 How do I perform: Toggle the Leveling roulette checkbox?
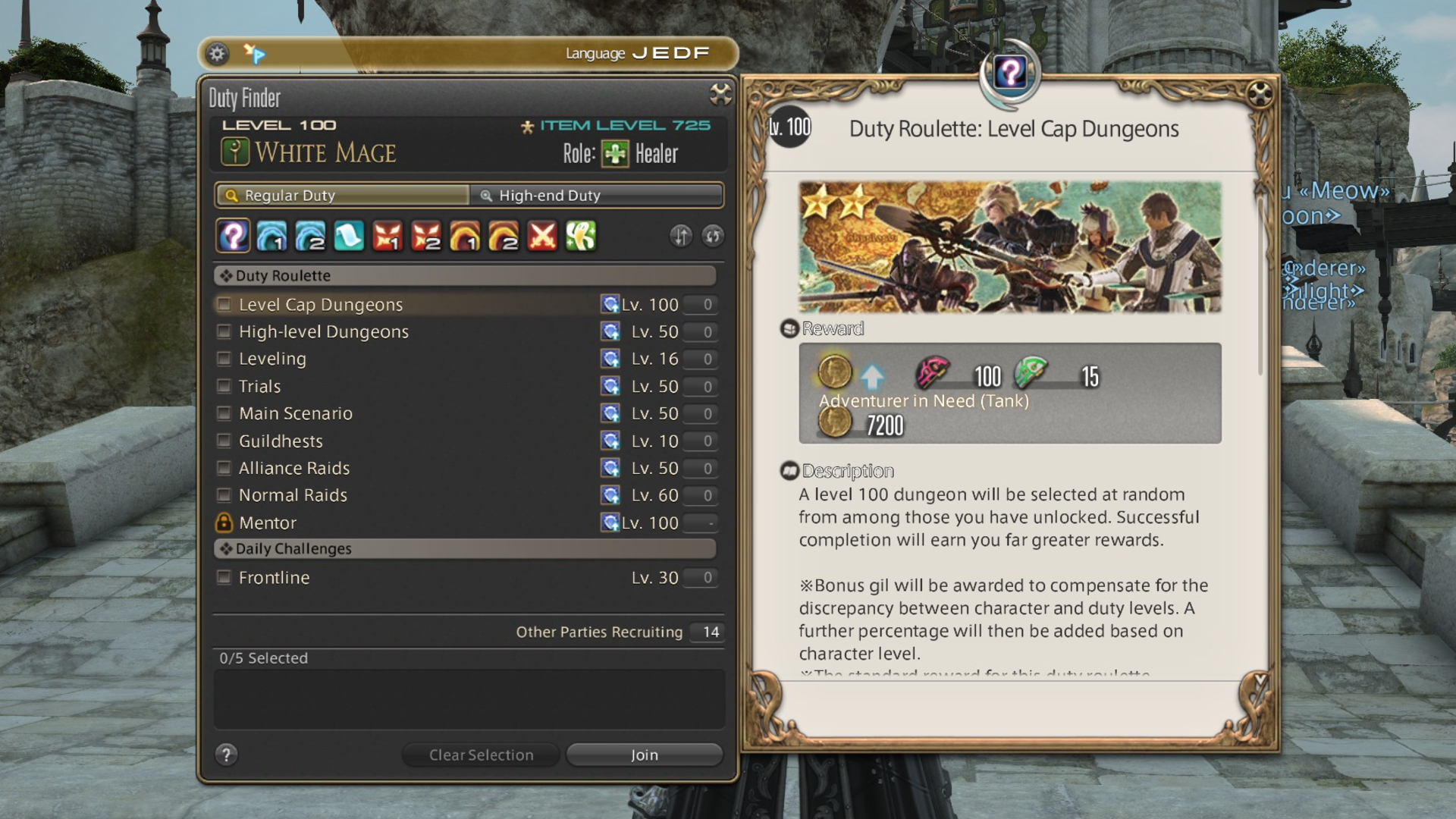point(224,359)
